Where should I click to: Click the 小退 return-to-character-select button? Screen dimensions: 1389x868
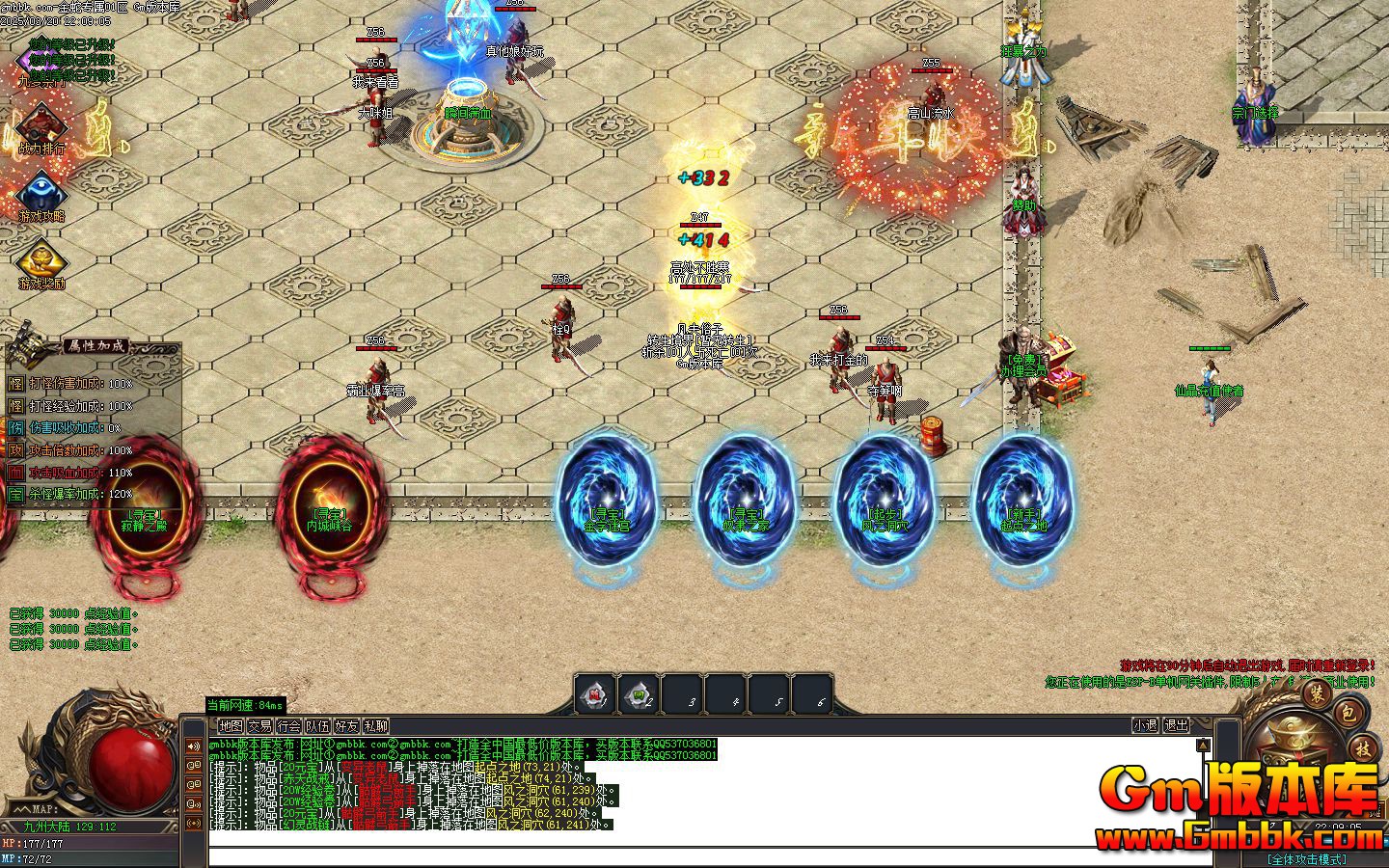point(1145,725)
